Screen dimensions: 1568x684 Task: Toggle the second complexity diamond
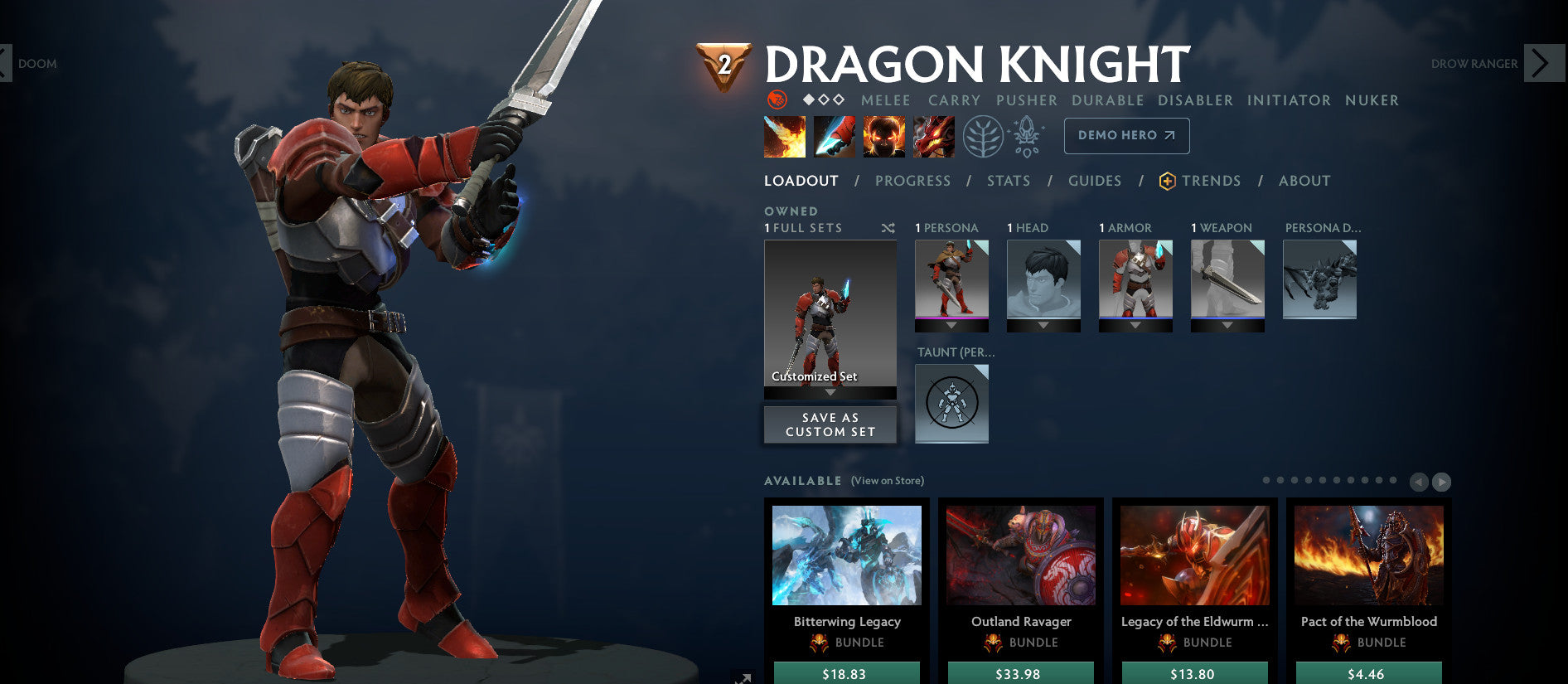click(x=823, y=99)
